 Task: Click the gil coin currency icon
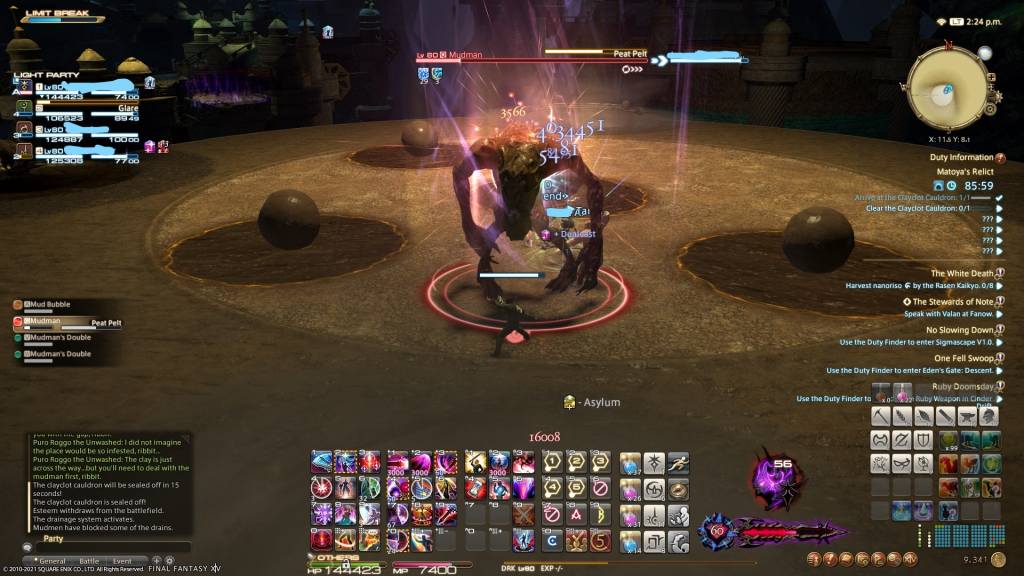[1008, 561]
